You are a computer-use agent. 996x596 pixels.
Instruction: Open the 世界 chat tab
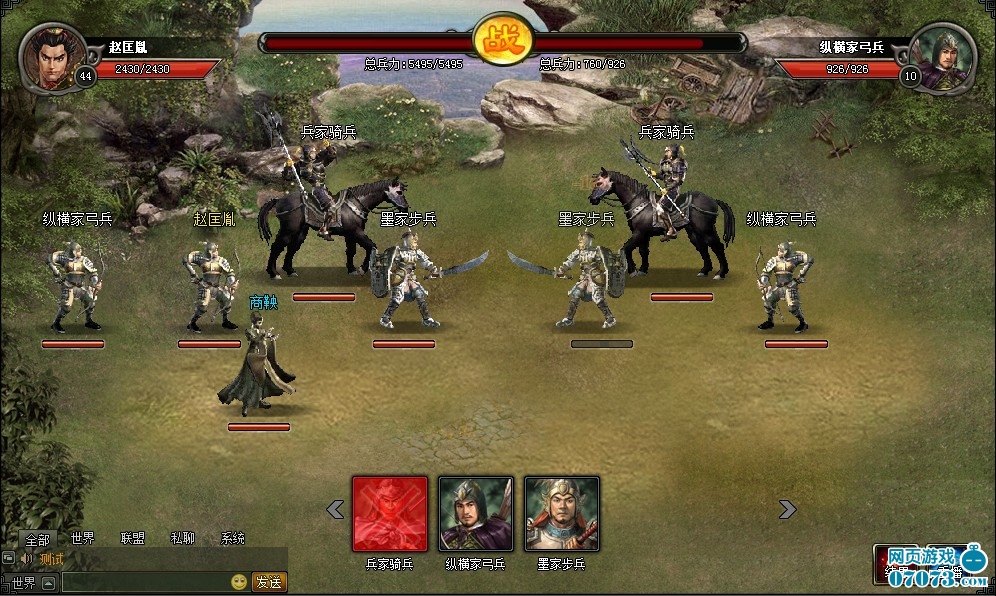(x=83, y=539)
